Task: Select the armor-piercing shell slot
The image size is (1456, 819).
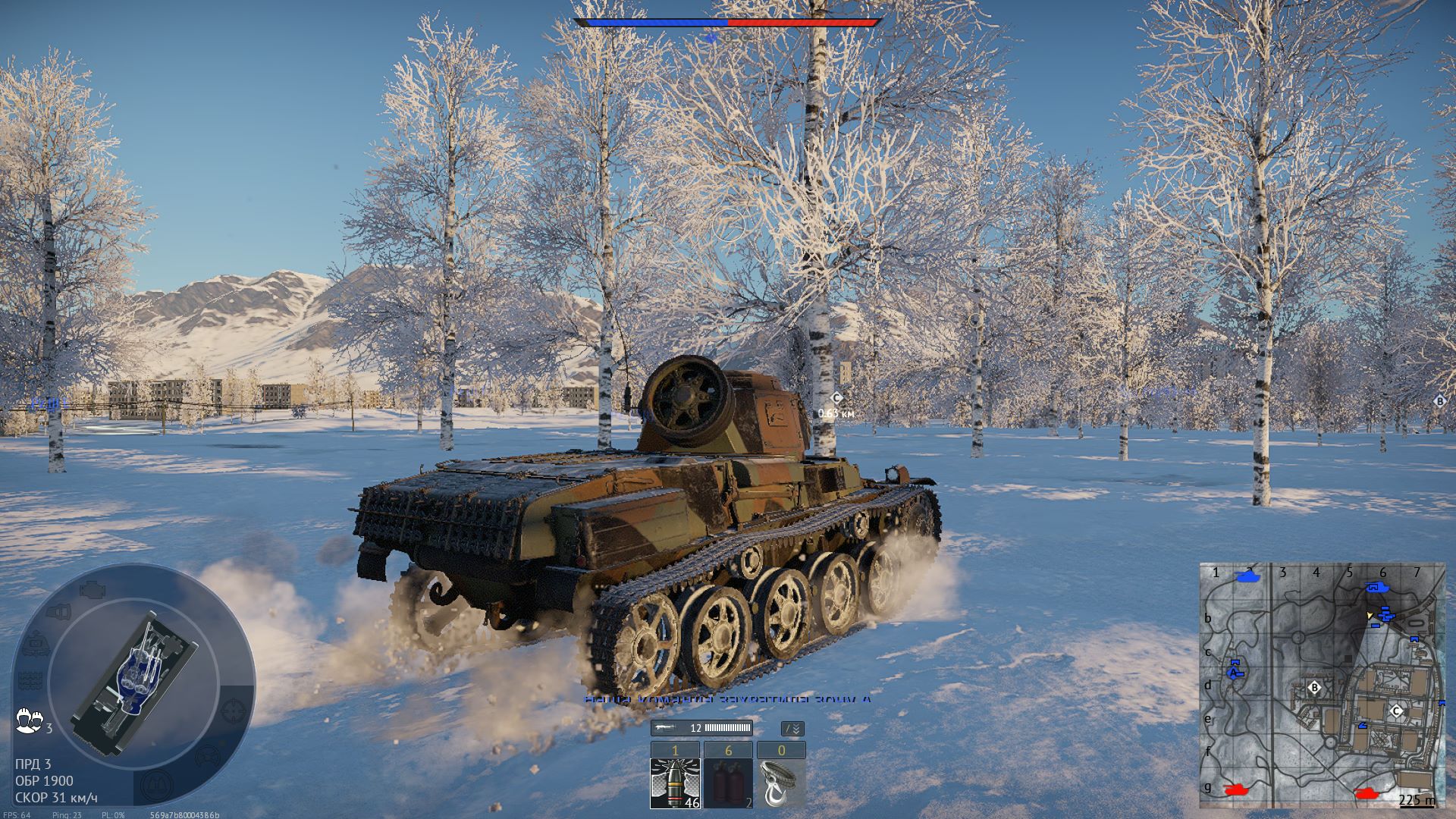Action: [675, 783]
